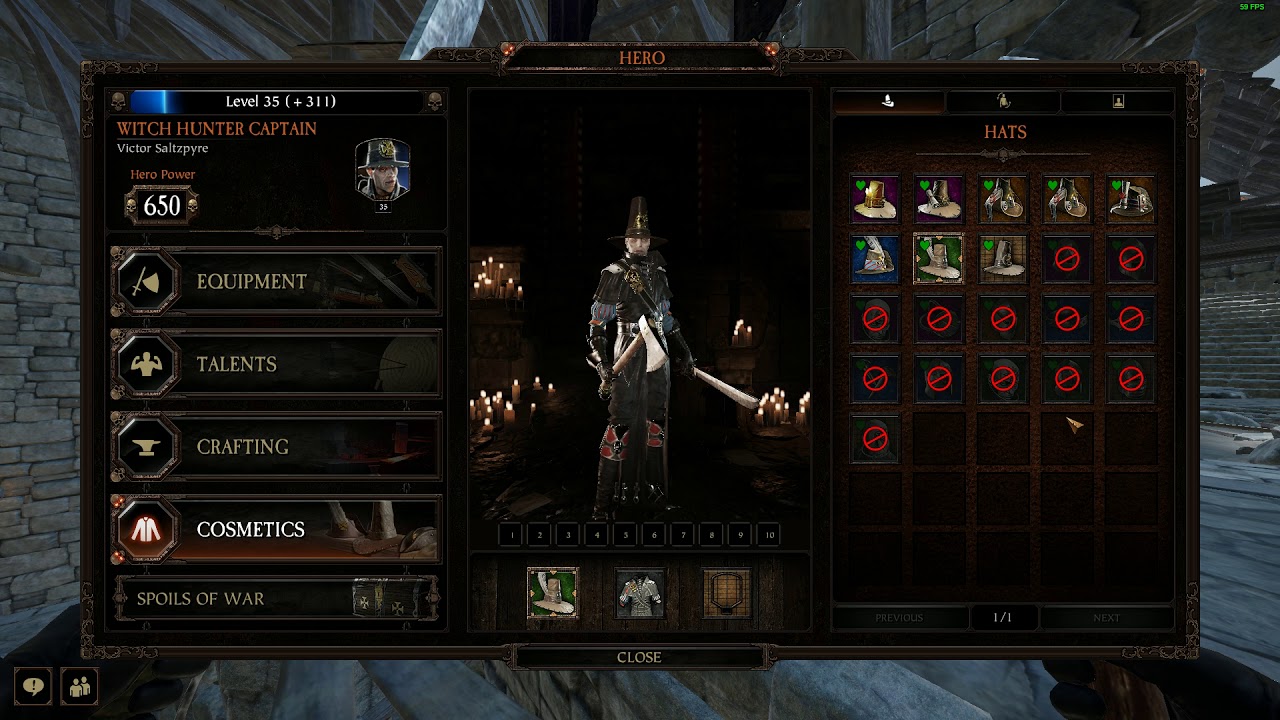
Task: Open the players list icon
Action: [79, 687]
